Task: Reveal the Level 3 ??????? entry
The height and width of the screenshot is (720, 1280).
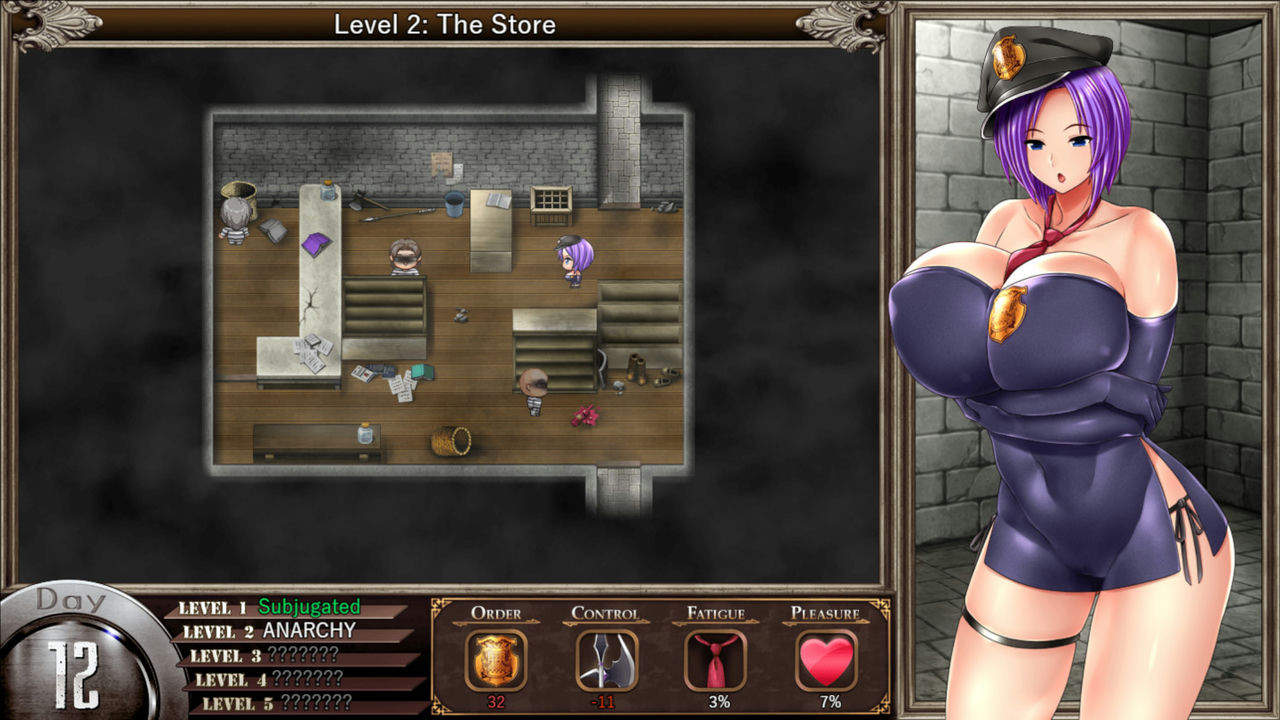Action: (x=290, y=655)
